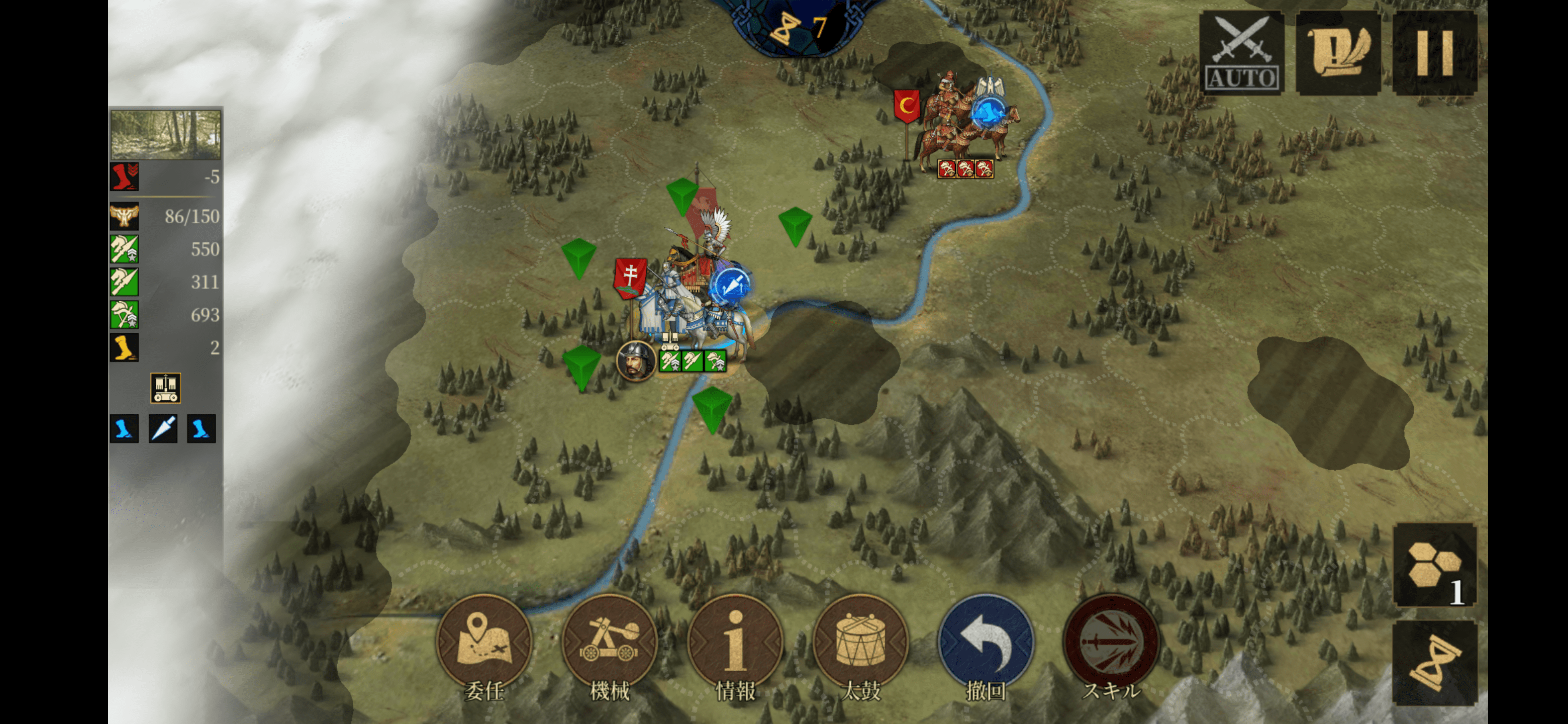Screen dimensions: 1568x724
Task: Show unit 情報 information
Action: coord(735,643)
